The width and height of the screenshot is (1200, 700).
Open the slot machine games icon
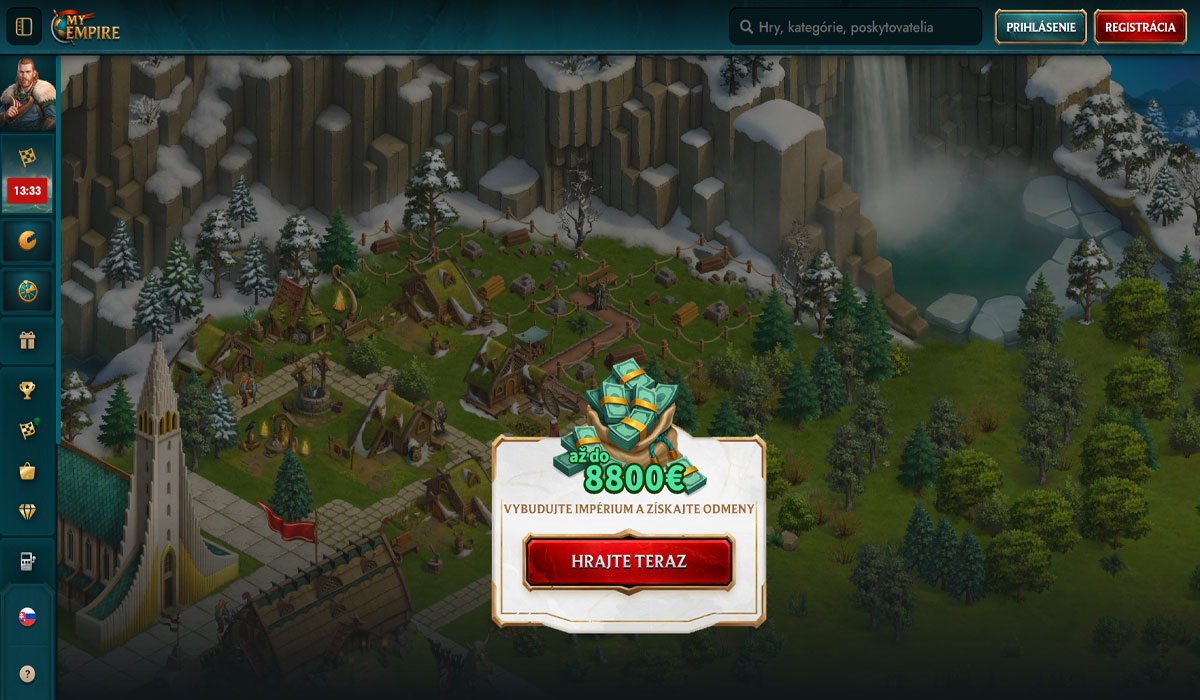point(28,562)
